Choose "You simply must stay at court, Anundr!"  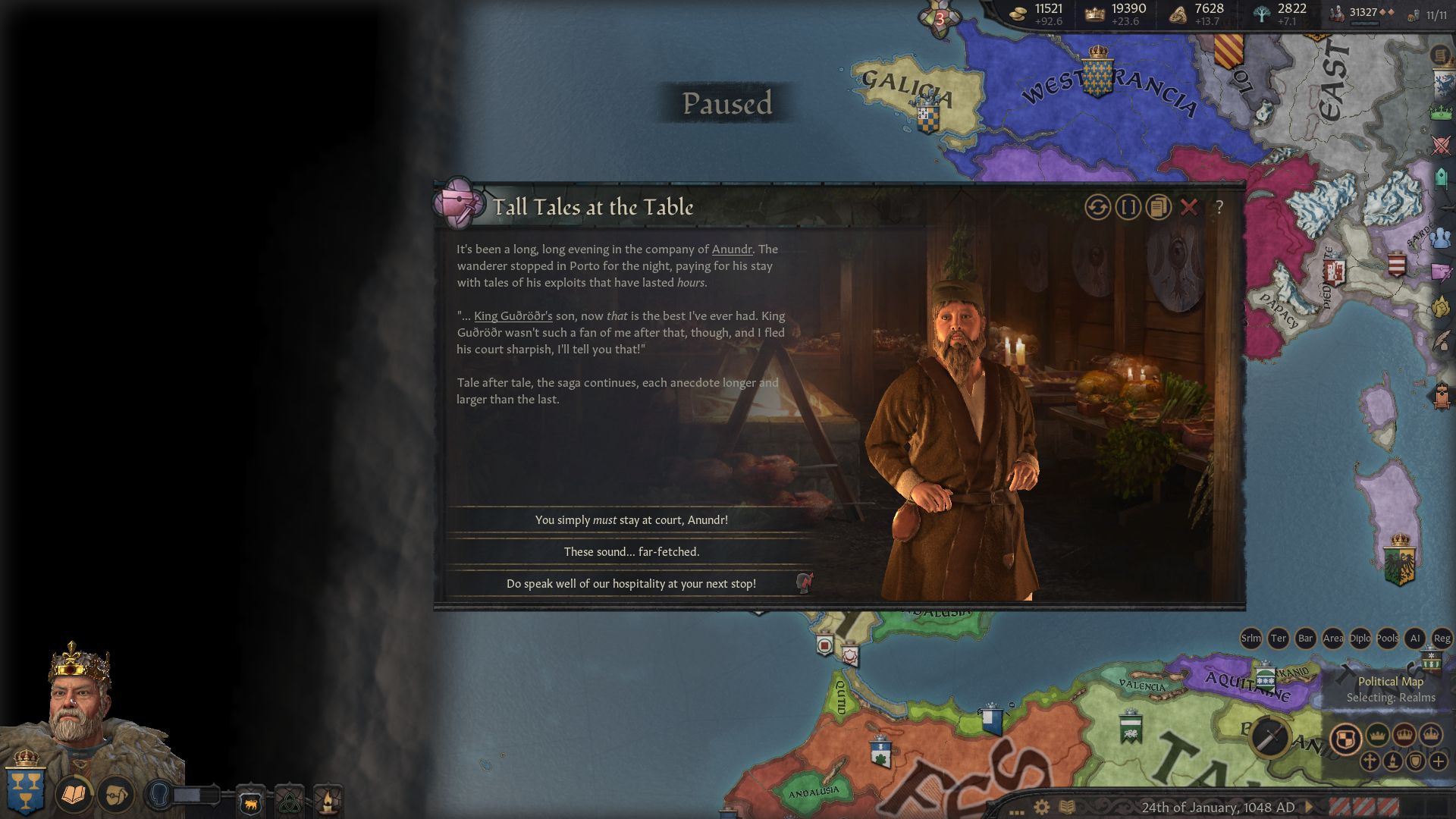631,520
